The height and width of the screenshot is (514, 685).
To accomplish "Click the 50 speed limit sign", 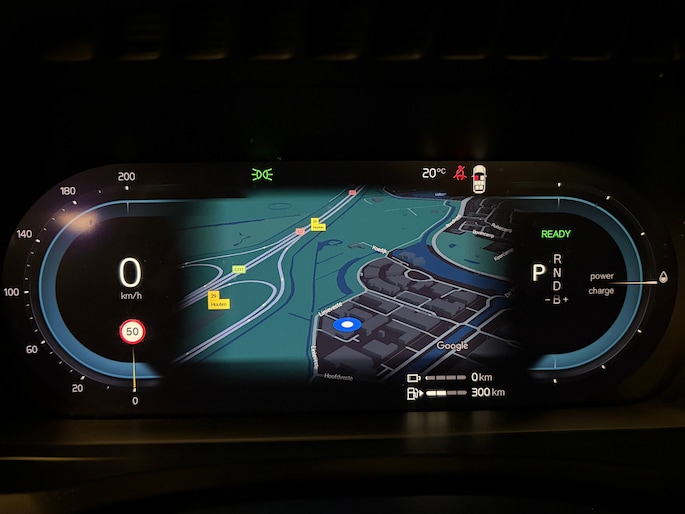I will 131,332.
